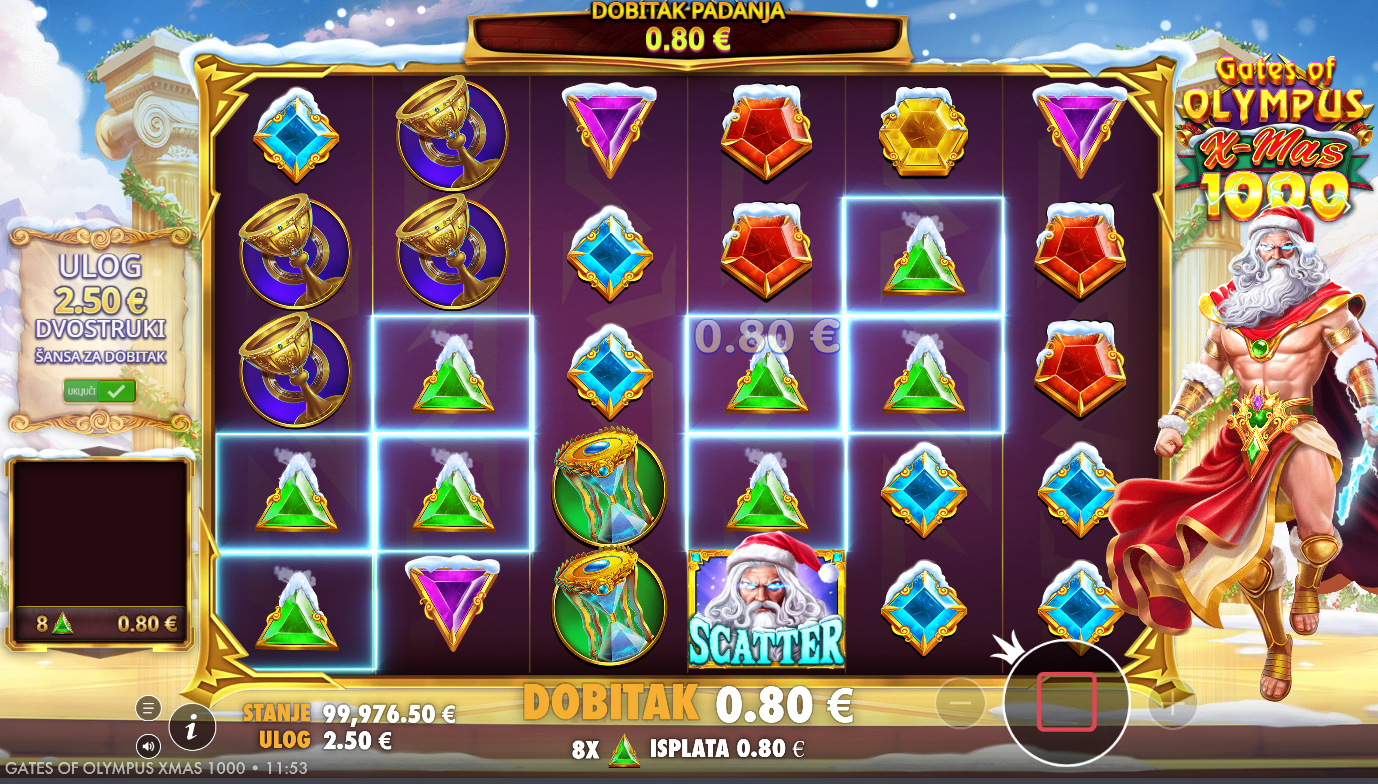This screenshot has width=1378, height=784.
Task: Increase the bet with the plus button
Action: [x=1172, y=706]
